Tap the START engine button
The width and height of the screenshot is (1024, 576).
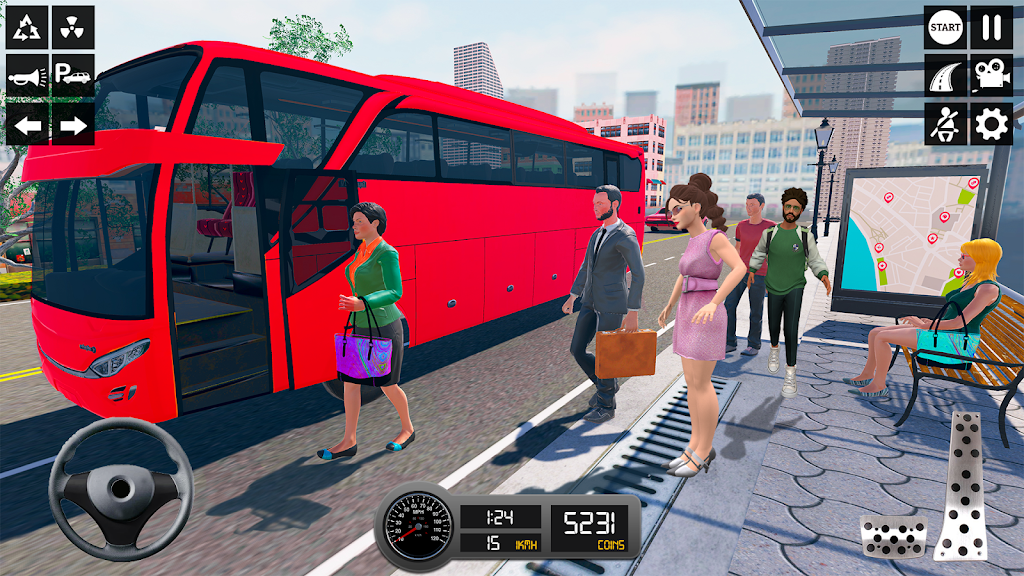pos(945,27)
